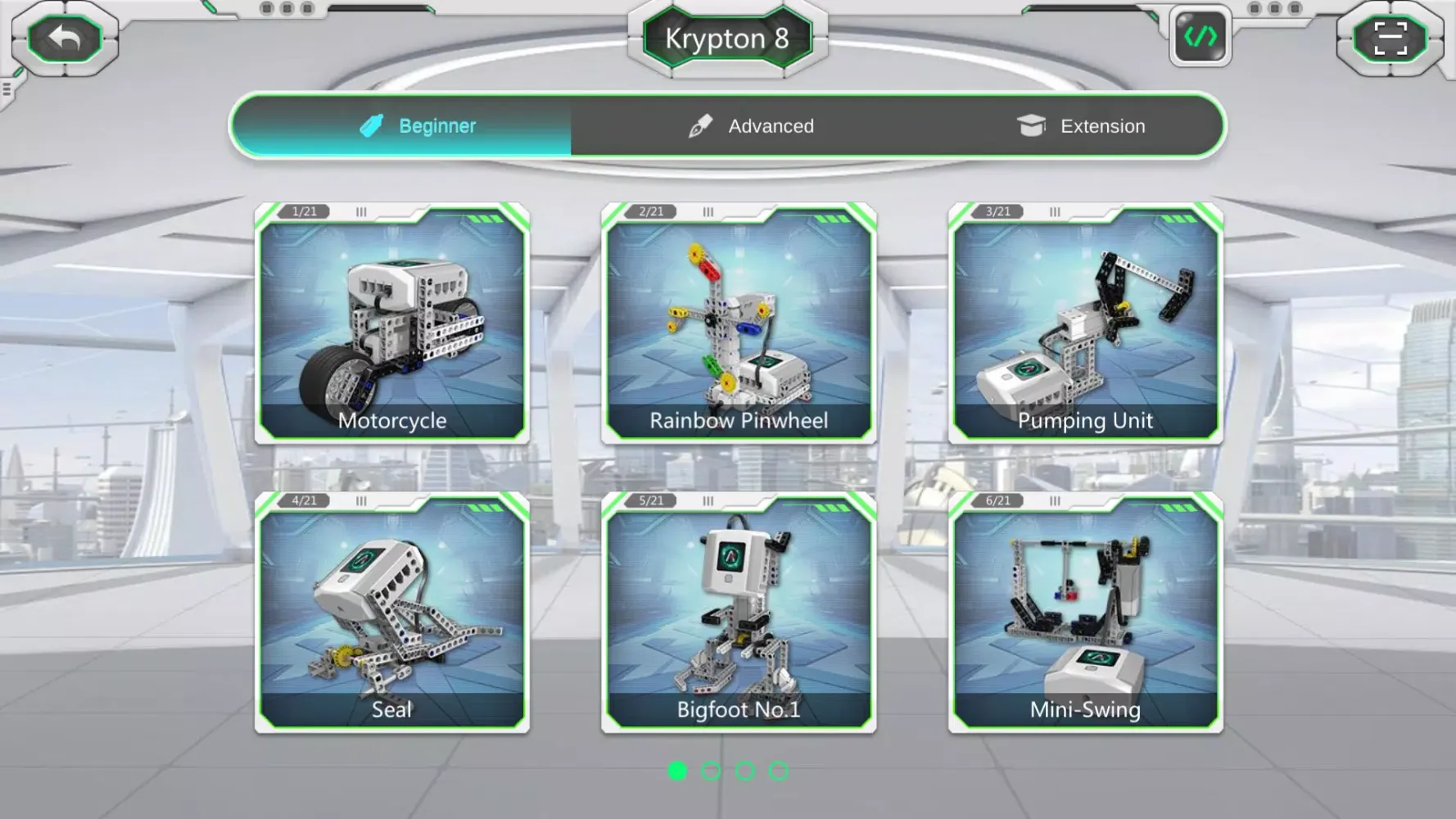Click the pencil icon beside Advanced
This screenshot has width=1456, height=819.
pyautogui.click(x=698, y=125)
